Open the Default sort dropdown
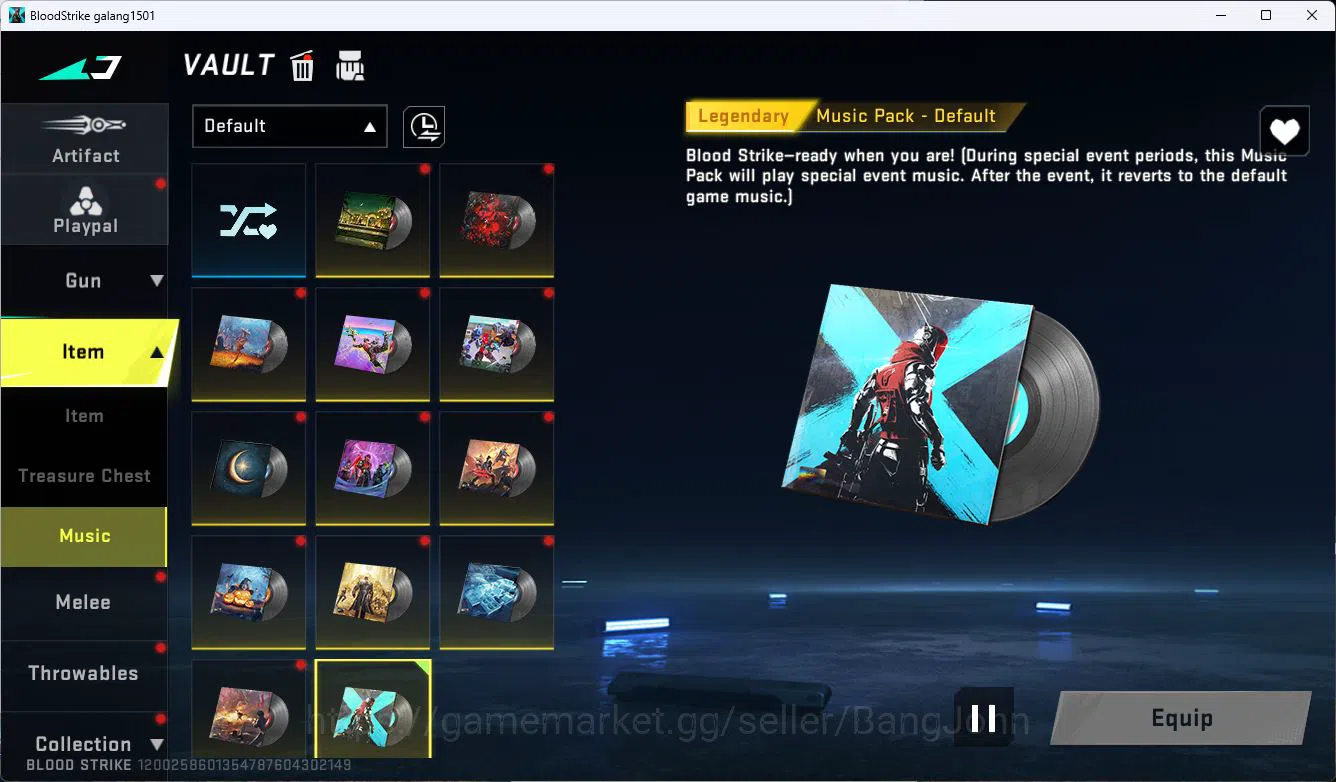Image resolution: width=1336 pixels, height=782 pixels. [x=289, y=126]
